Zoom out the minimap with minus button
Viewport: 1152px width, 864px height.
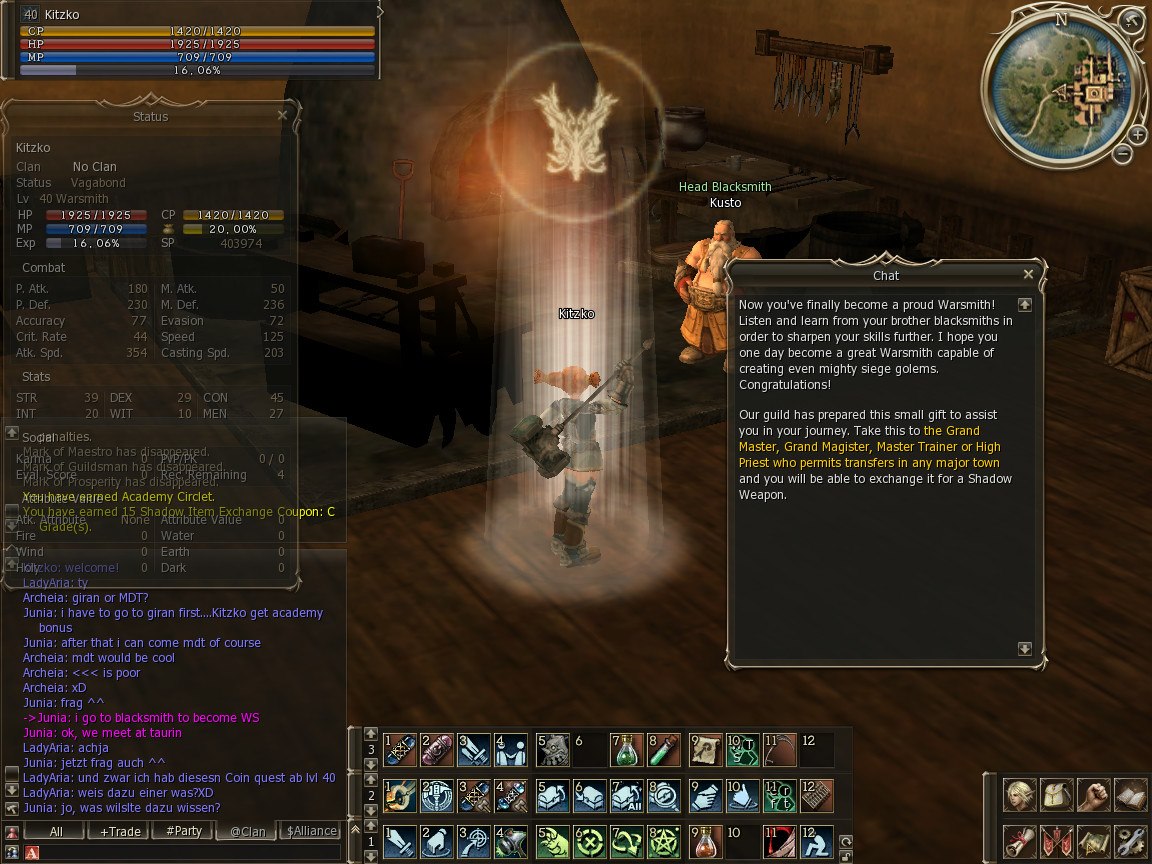1123,154
